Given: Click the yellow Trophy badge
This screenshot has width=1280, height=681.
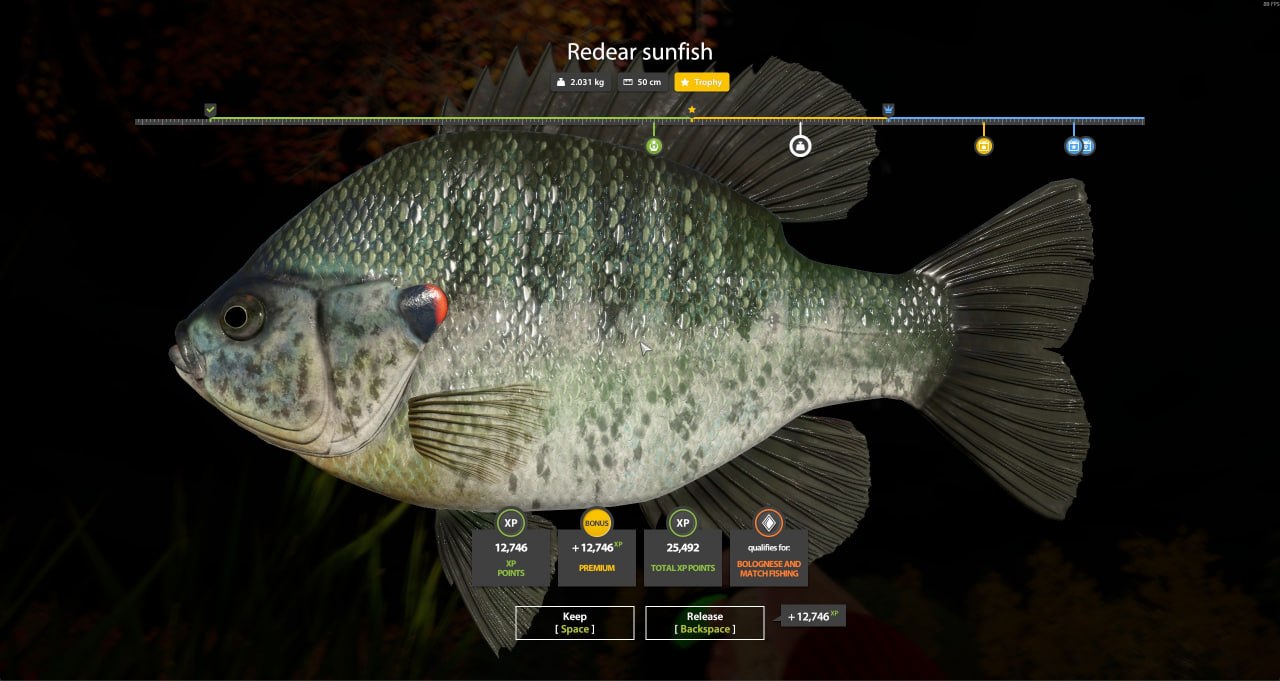Looking at the screenshot, I should pos(701,82).
